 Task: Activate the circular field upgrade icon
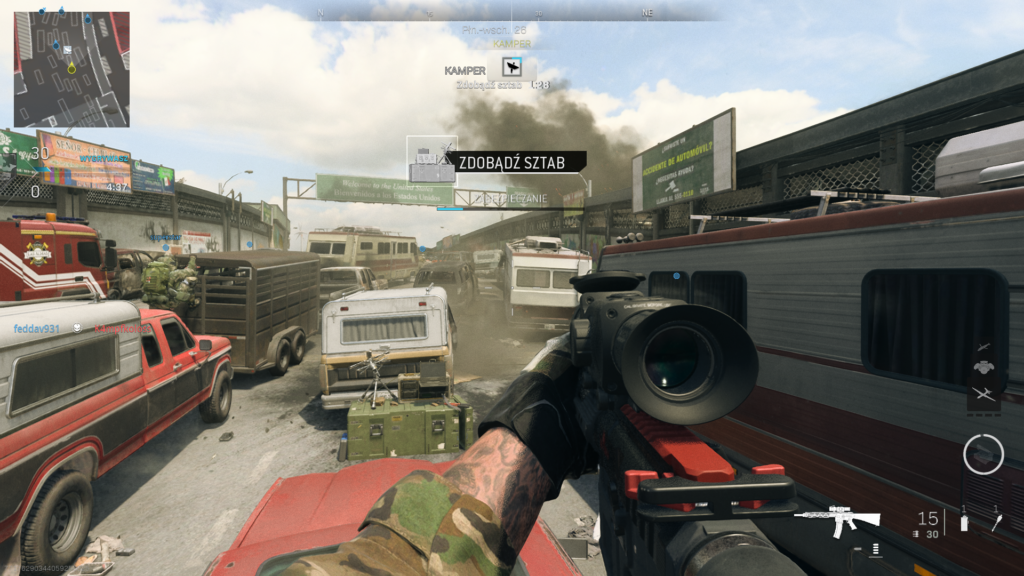(x=983, y=454)
